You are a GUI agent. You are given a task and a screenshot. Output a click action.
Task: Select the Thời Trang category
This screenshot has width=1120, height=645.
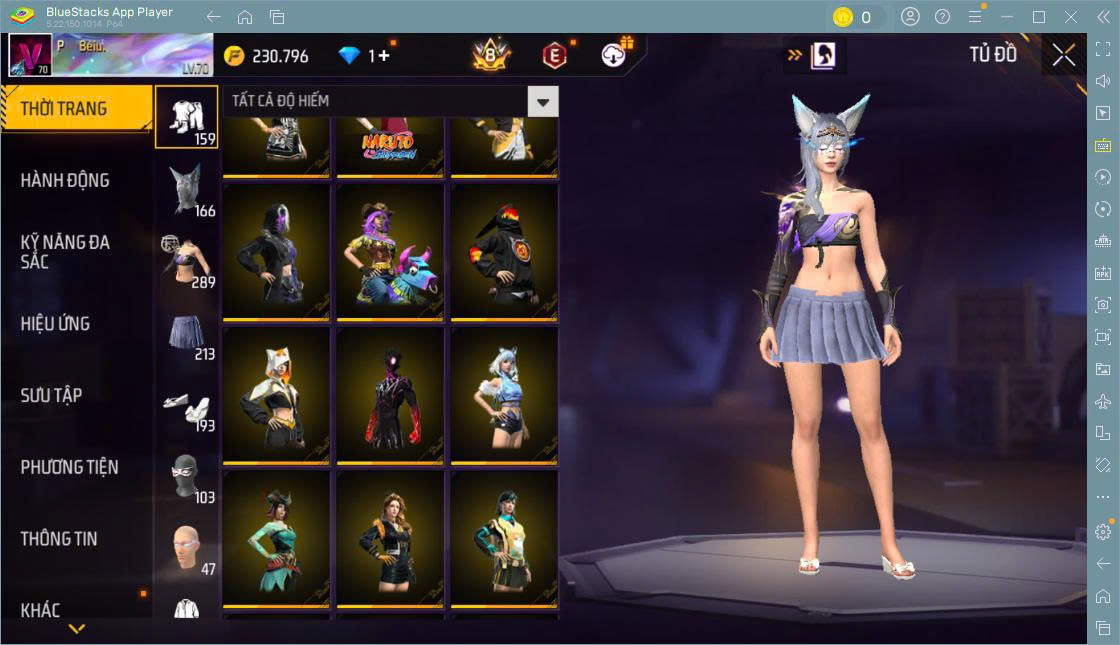[65, 109]
